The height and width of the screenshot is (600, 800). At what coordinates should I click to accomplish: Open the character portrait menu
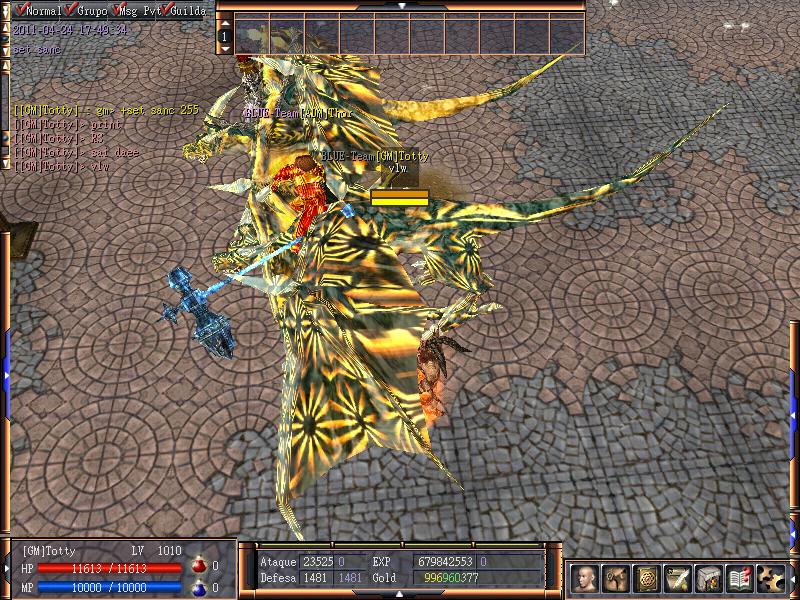point(585,578)
